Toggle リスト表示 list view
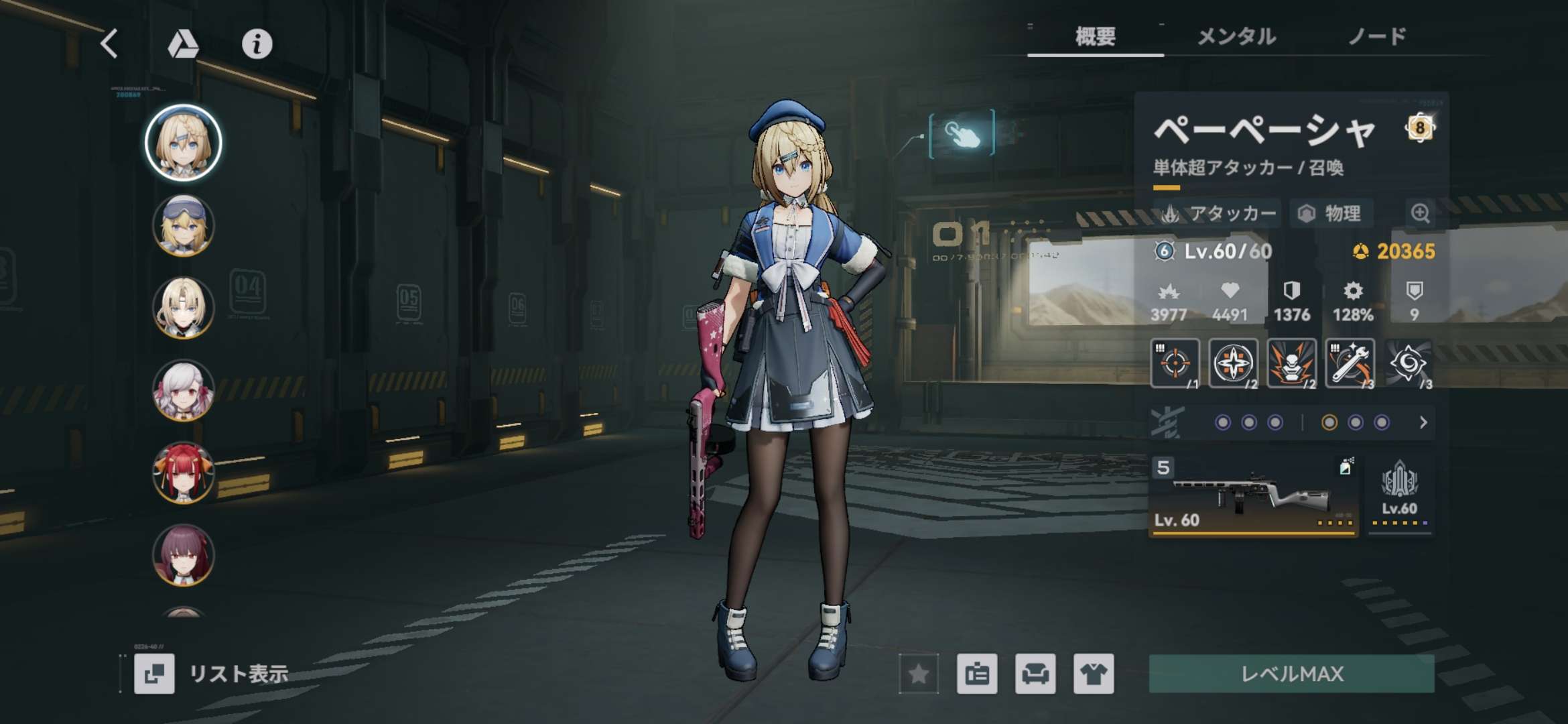The height and width of the screenshot is (724, 1568). click(212, 673)
